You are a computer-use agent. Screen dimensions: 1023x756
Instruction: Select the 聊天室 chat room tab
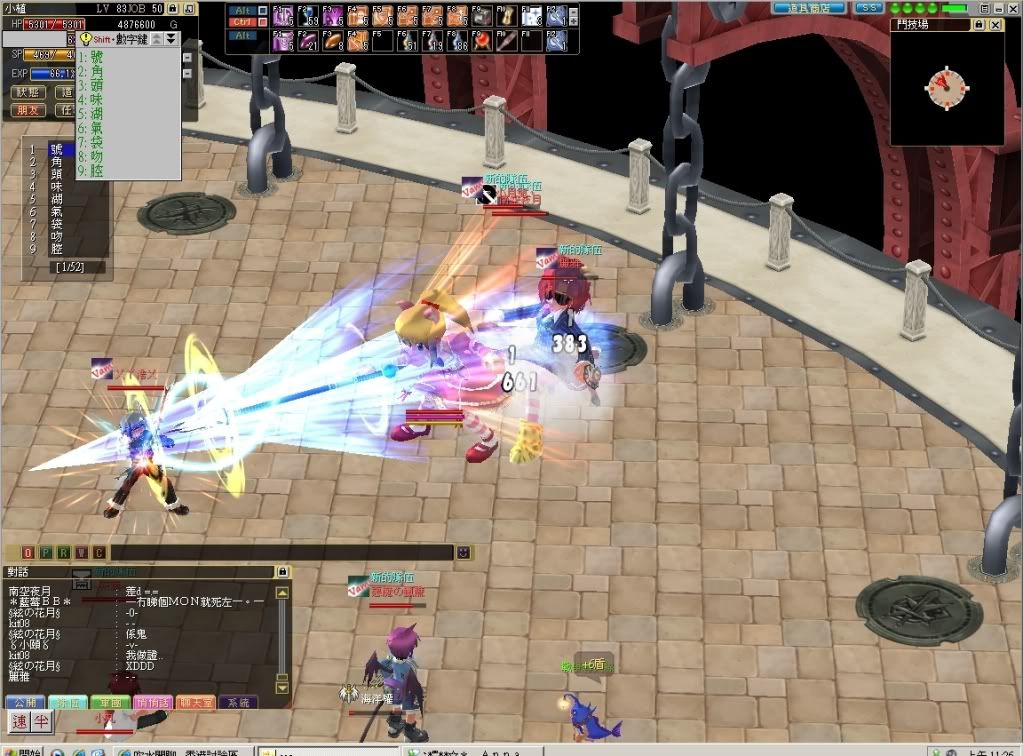[195, 702]
